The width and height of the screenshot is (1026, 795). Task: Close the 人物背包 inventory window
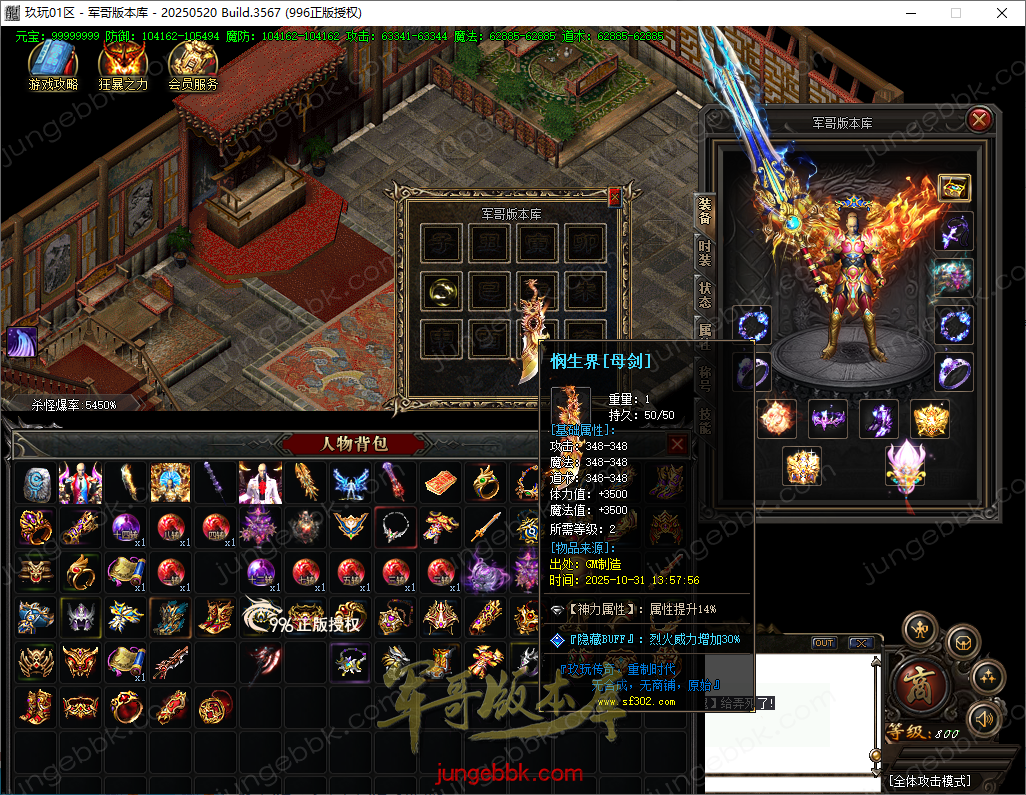point(677,445)
